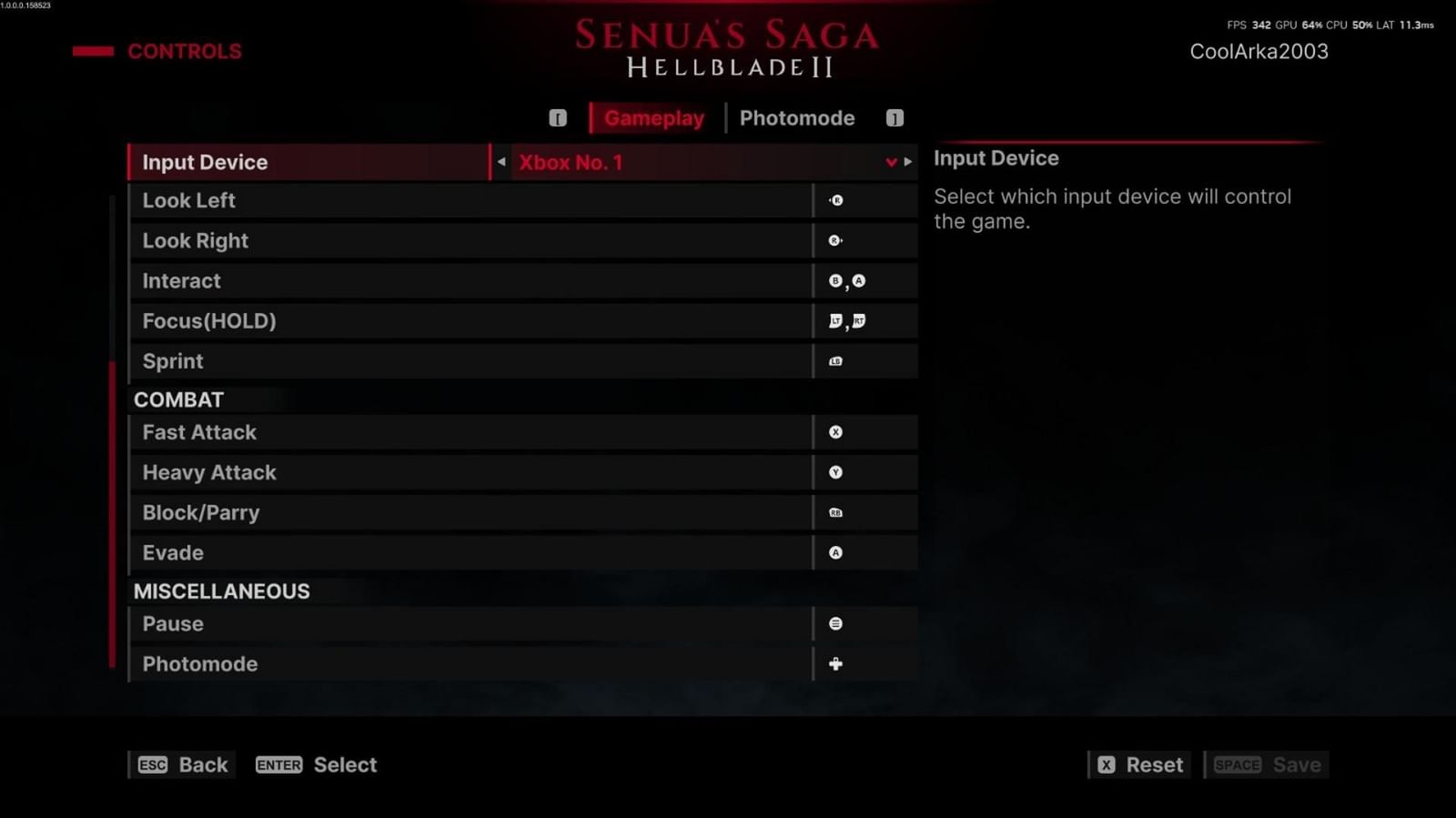Select the Gameplay tab

pos(653,117)
